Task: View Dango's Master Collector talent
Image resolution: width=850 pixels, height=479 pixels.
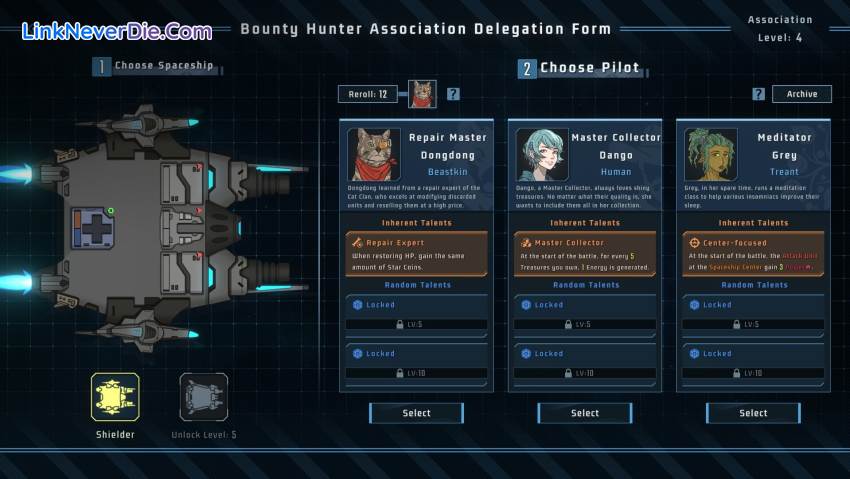Action: coord(586,253)
